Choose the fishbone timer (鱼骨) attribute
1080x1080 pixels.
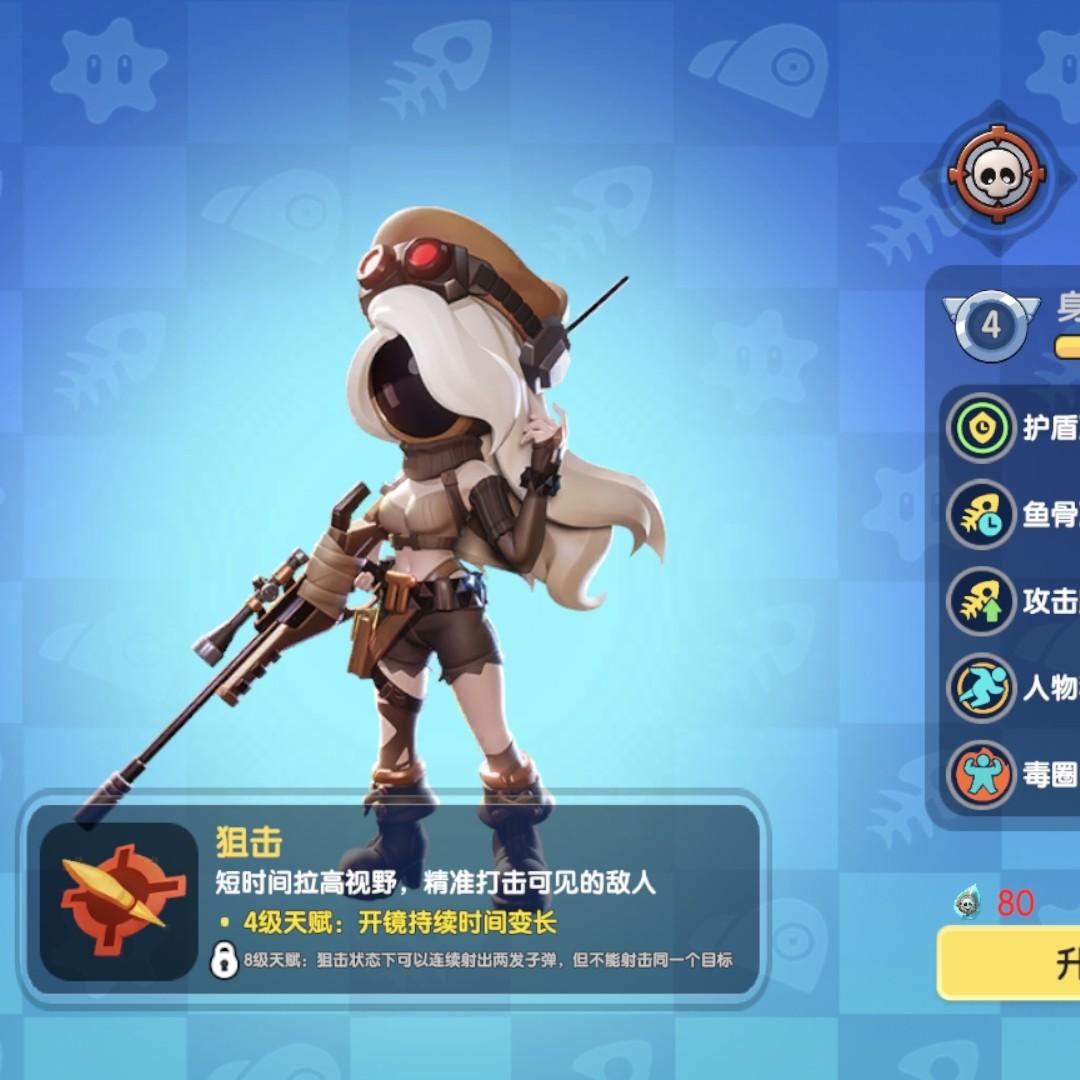pos(982,515)
